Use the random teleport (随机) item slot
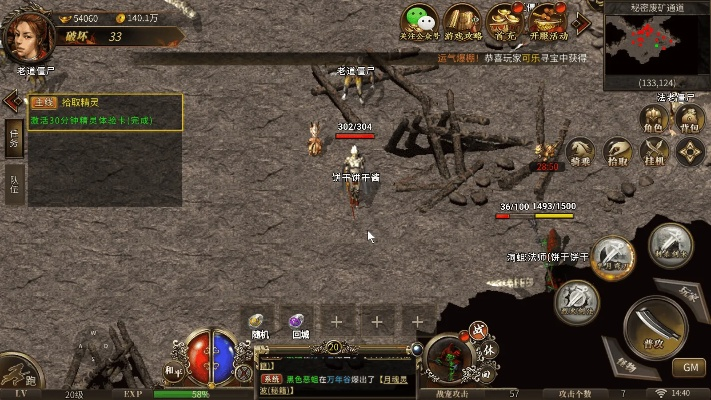 coord(258,321)
